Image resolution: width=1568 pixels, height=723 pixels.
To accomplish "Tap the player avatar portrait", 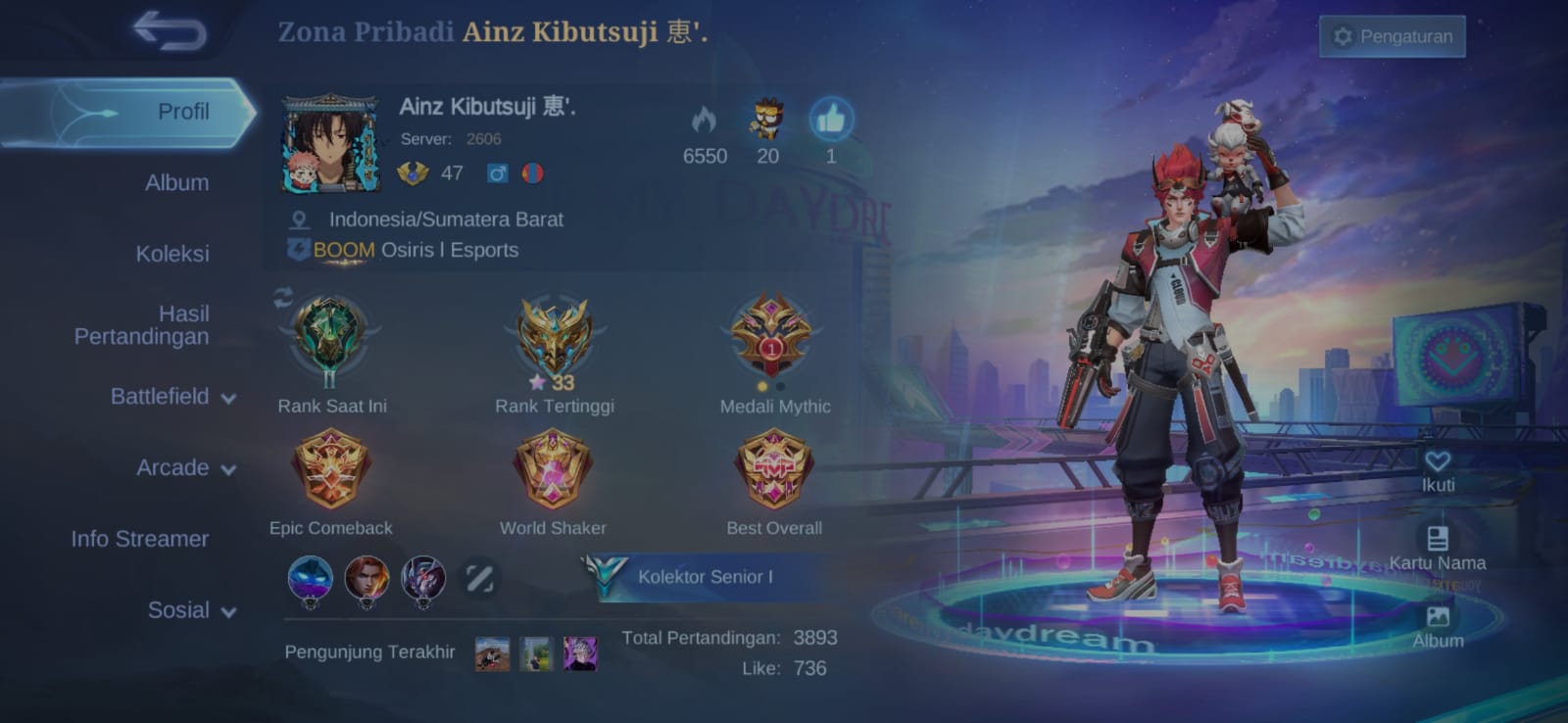I will (x=330, y=143).
